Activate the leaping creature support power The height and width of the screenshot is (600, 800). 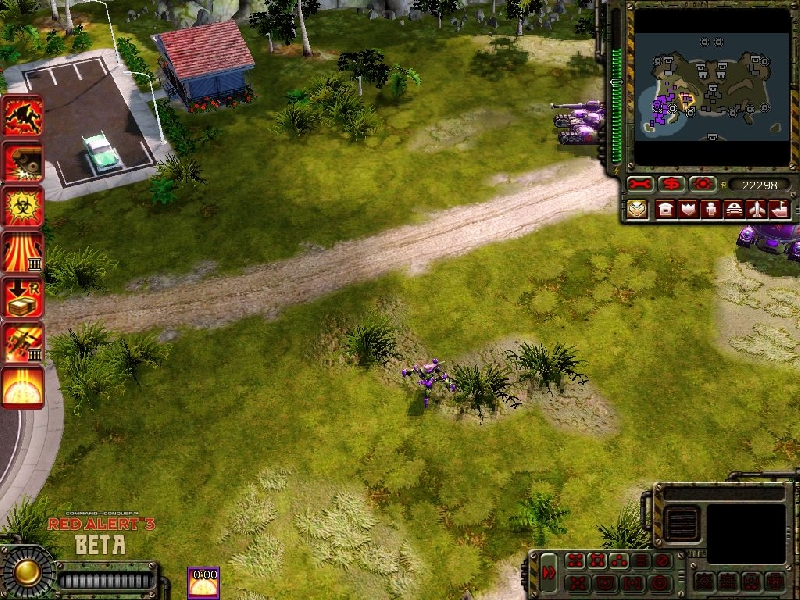pyautogui.click(x=22, y=116)
